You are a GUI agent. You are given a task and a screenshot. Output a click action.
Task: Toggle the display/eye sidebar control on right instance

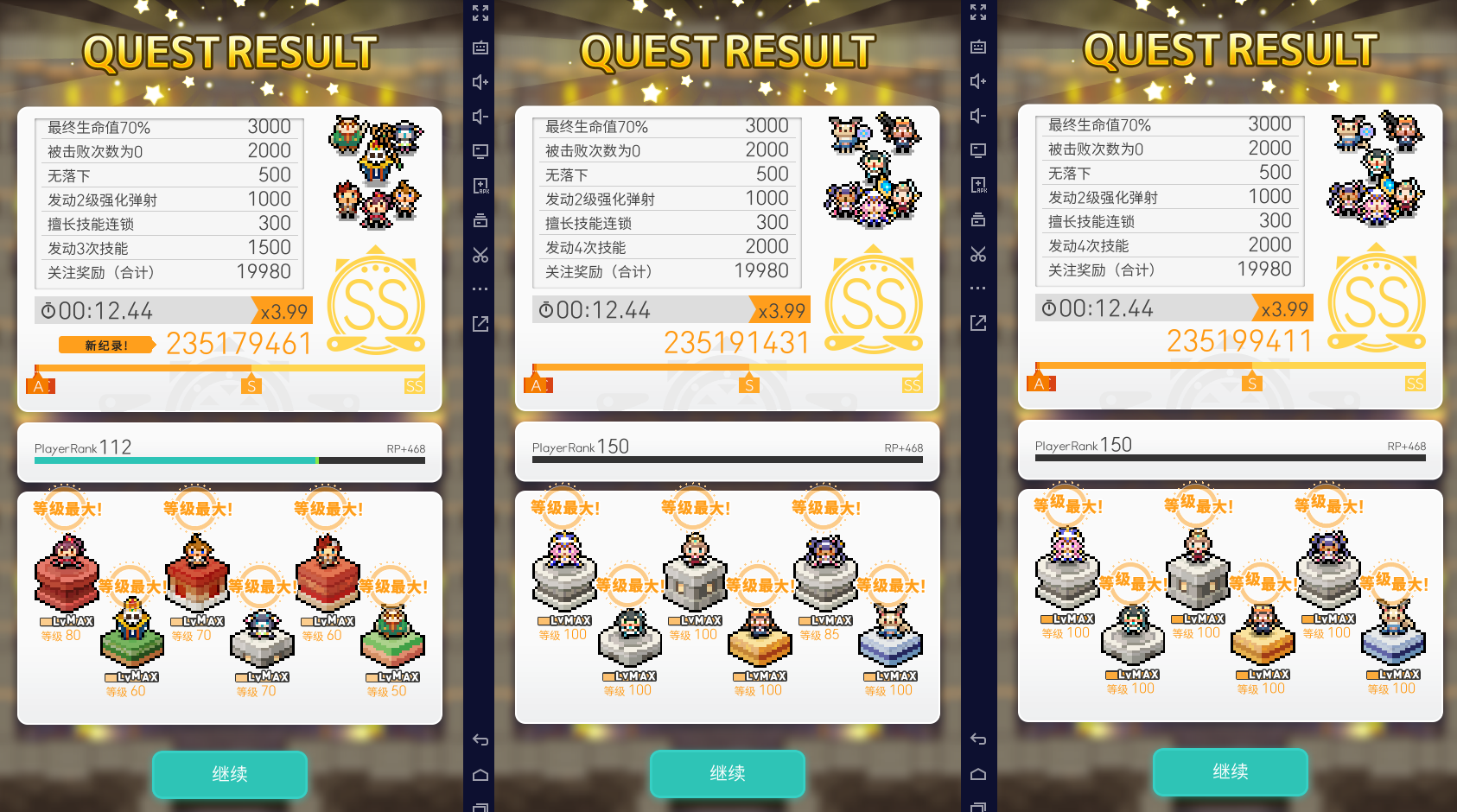tap(978, 149)
